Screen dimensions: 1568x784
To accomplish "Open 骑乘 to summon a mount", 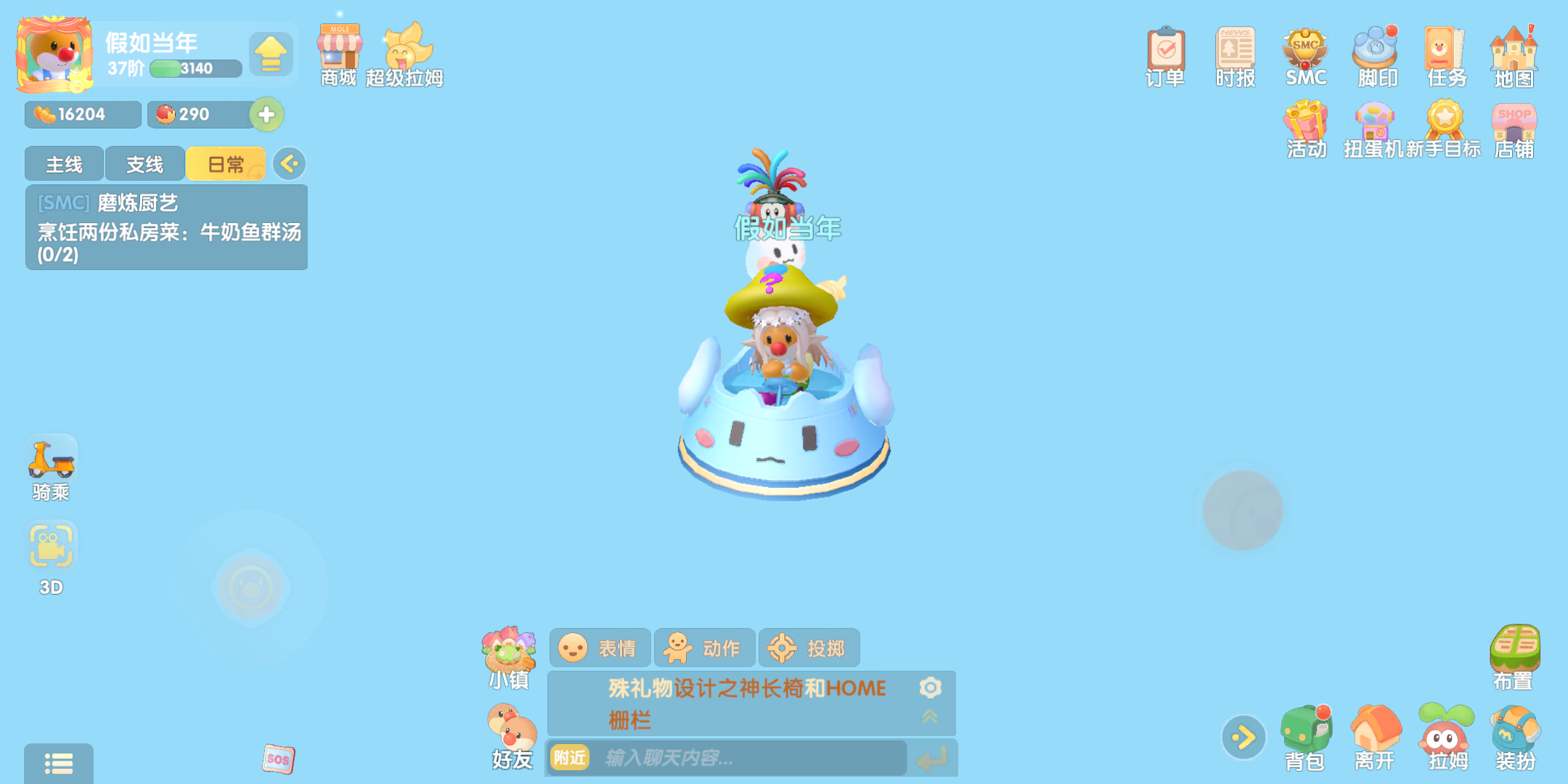I will point(51,457).
